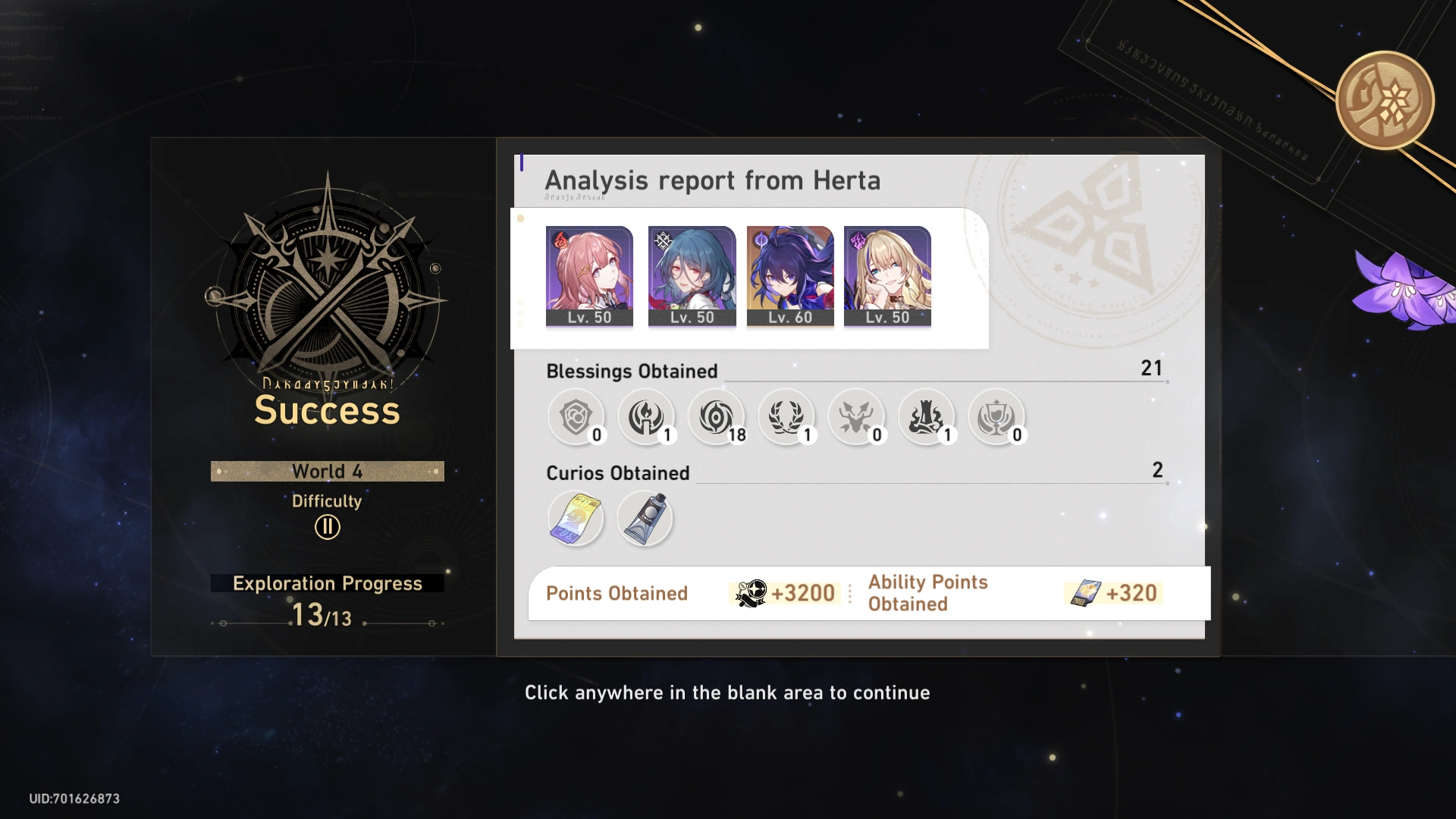Select the Lv. 60 character portrait
Viewport: 1456px width, 819px height.
[789, 273]
